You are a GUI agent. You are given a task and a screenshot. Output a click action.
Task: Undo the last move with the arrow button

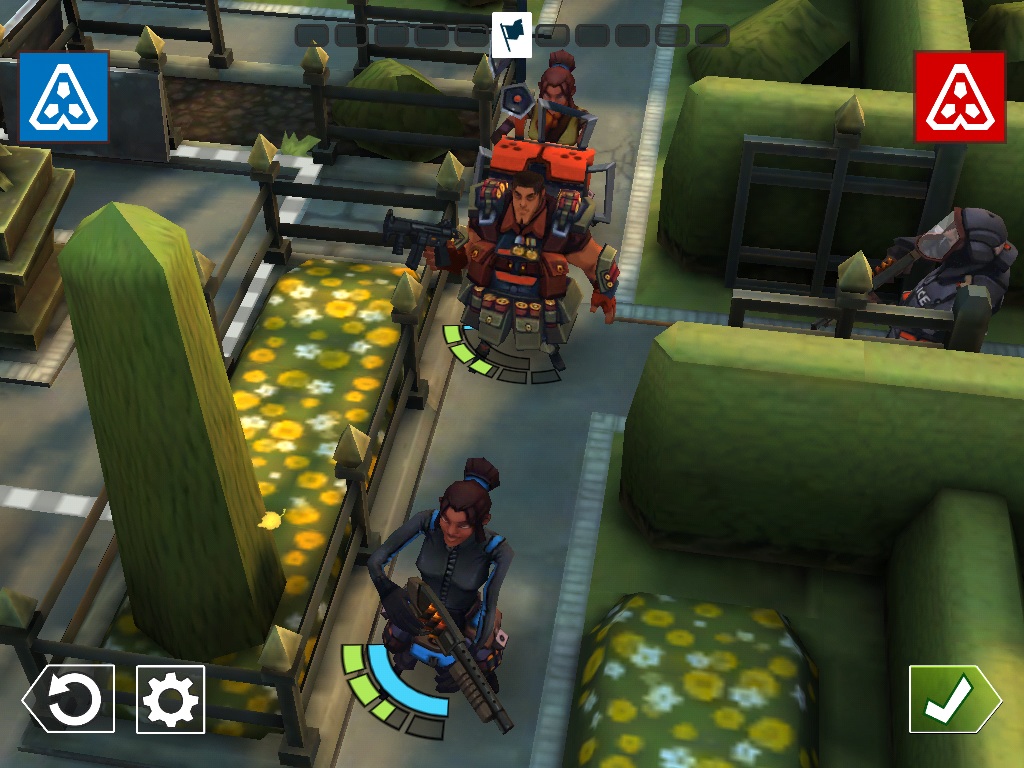pos(69,699)
